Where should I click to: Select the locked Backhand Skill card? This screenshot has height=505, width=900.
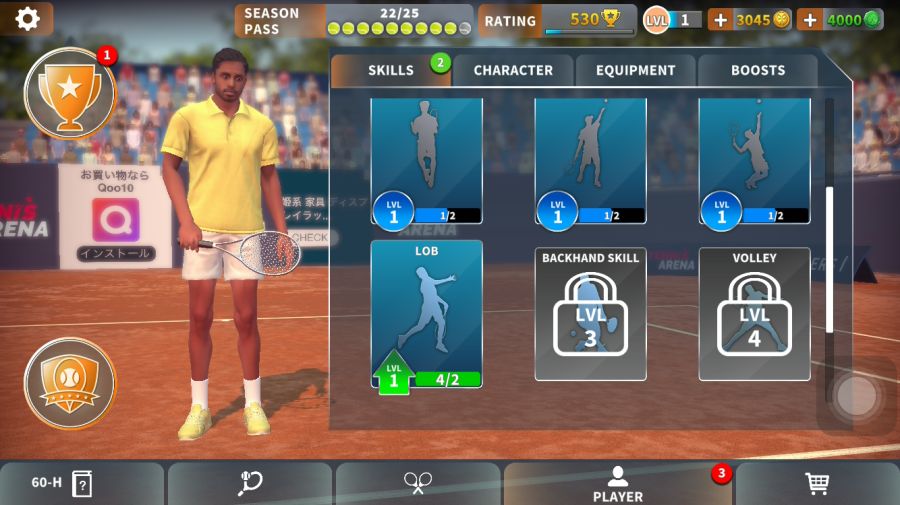point(590,314)
